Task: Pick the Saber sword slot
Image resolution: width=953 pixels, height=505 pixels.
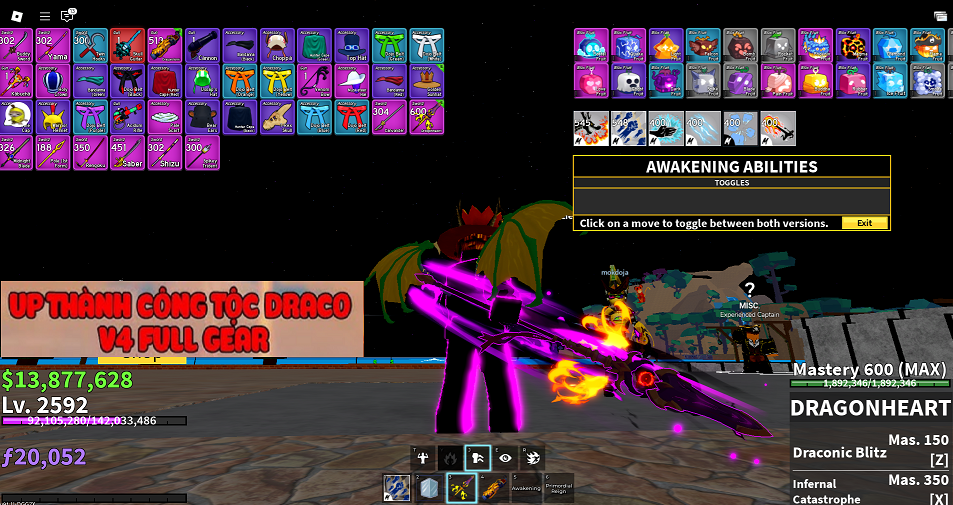Action: tap(127, 153)
